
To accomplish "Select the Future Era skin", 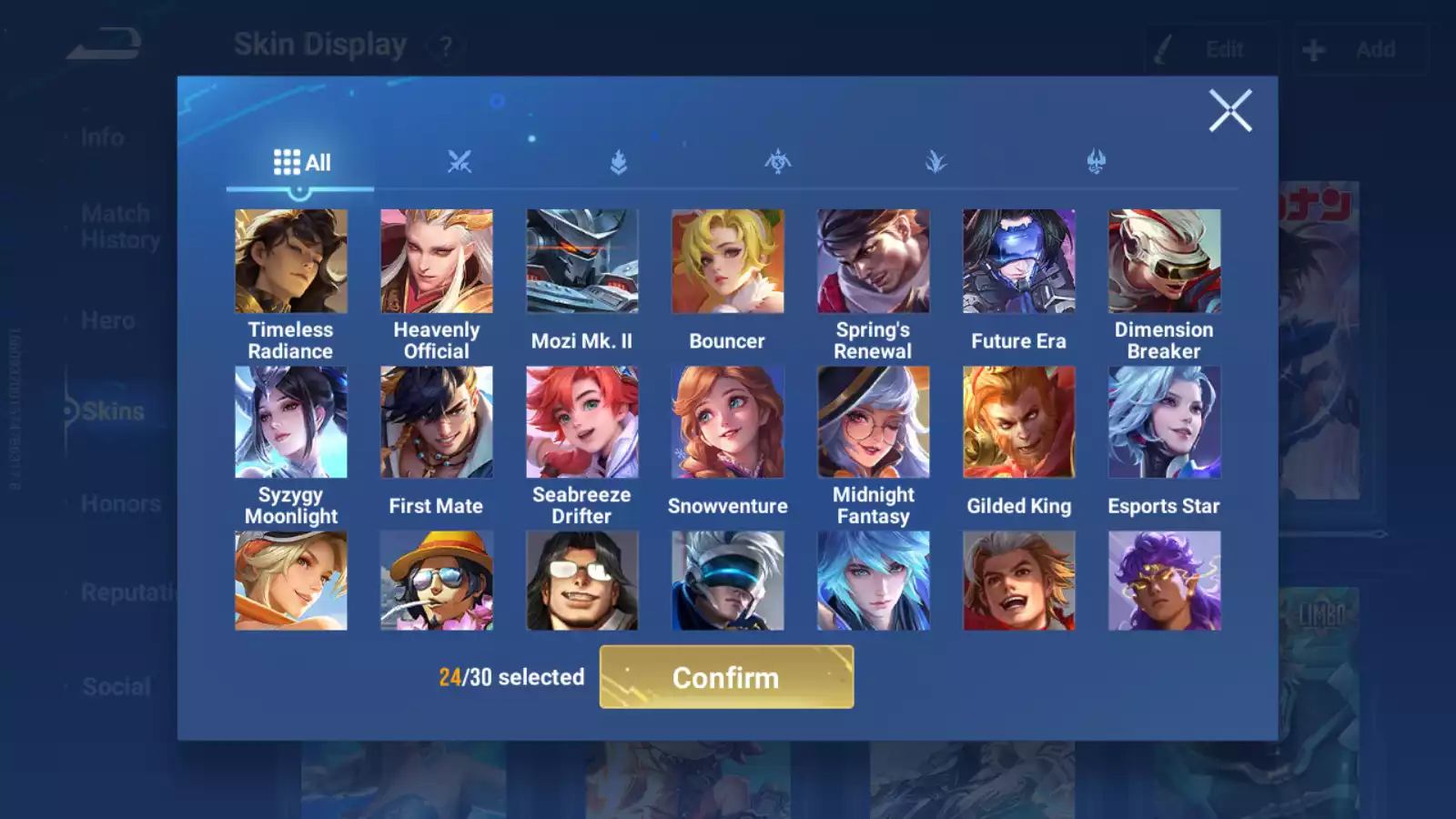I will pyautogui.click(x=1018, y=262).
